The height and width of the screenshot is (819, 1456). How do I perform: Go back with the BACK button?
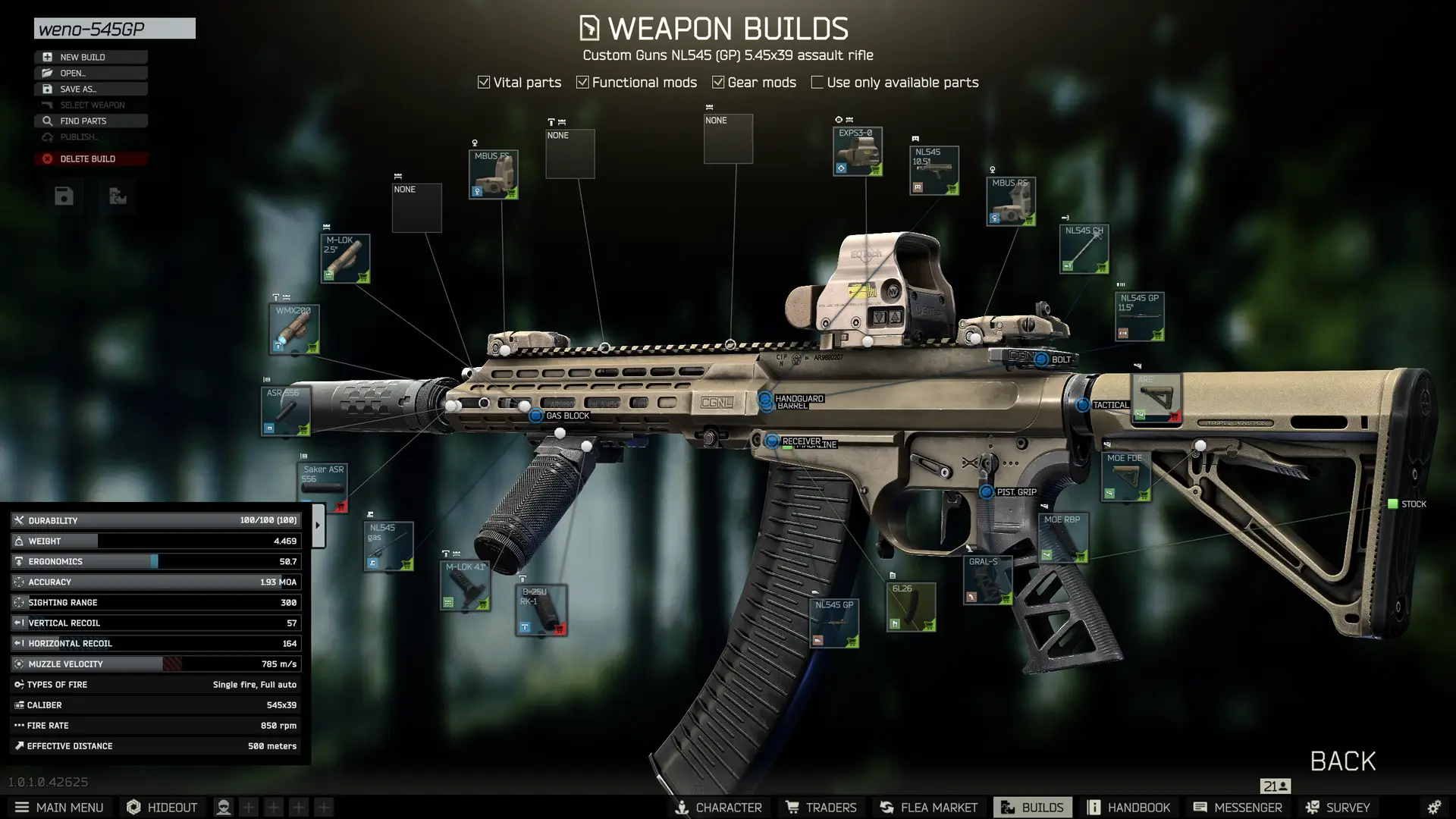click(1342, 761)
